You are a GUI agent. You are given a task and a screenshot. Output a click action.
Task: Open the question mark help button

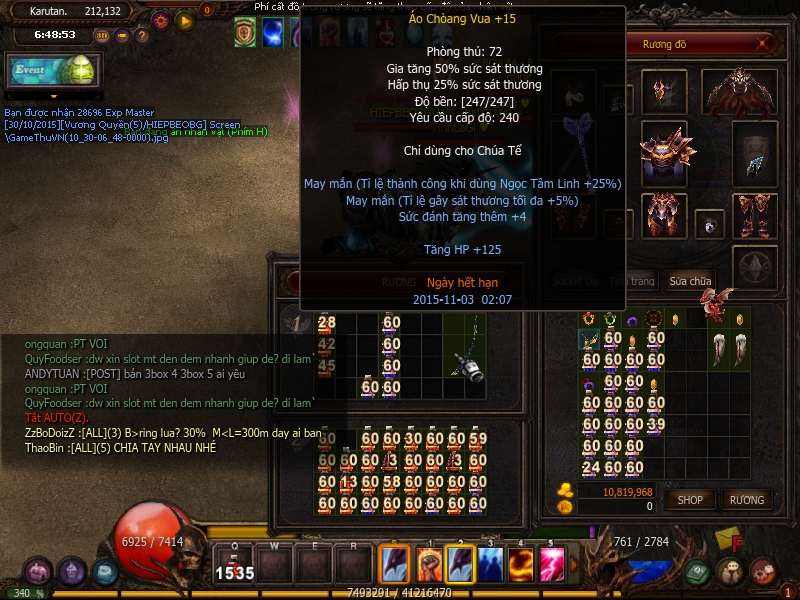coord(141,35)
